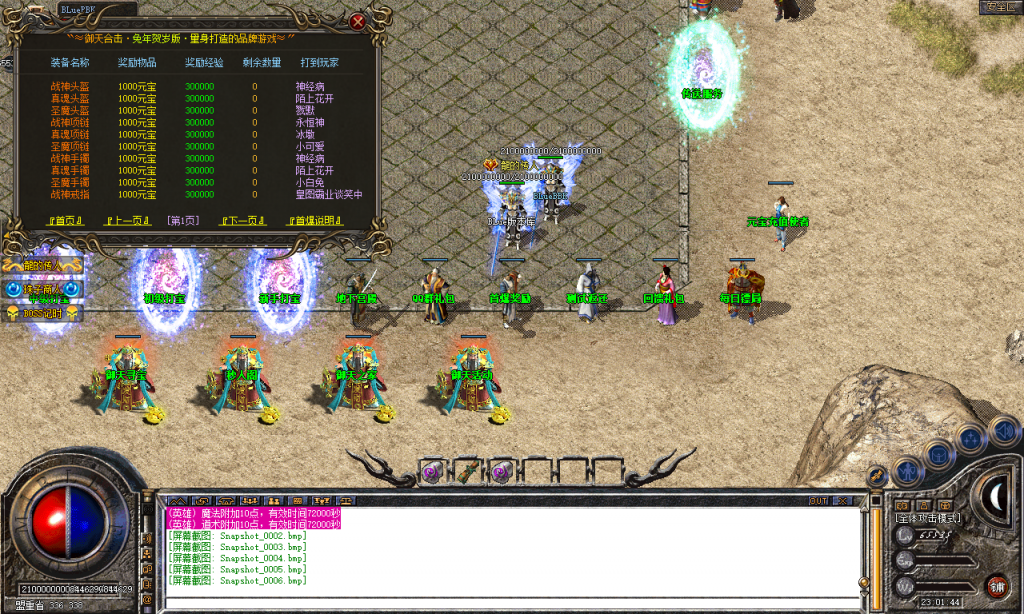Viewport: 1024px width, 614px height.
Task: Select the green scroll hotbar slot
Action: (x=466, y=471)
